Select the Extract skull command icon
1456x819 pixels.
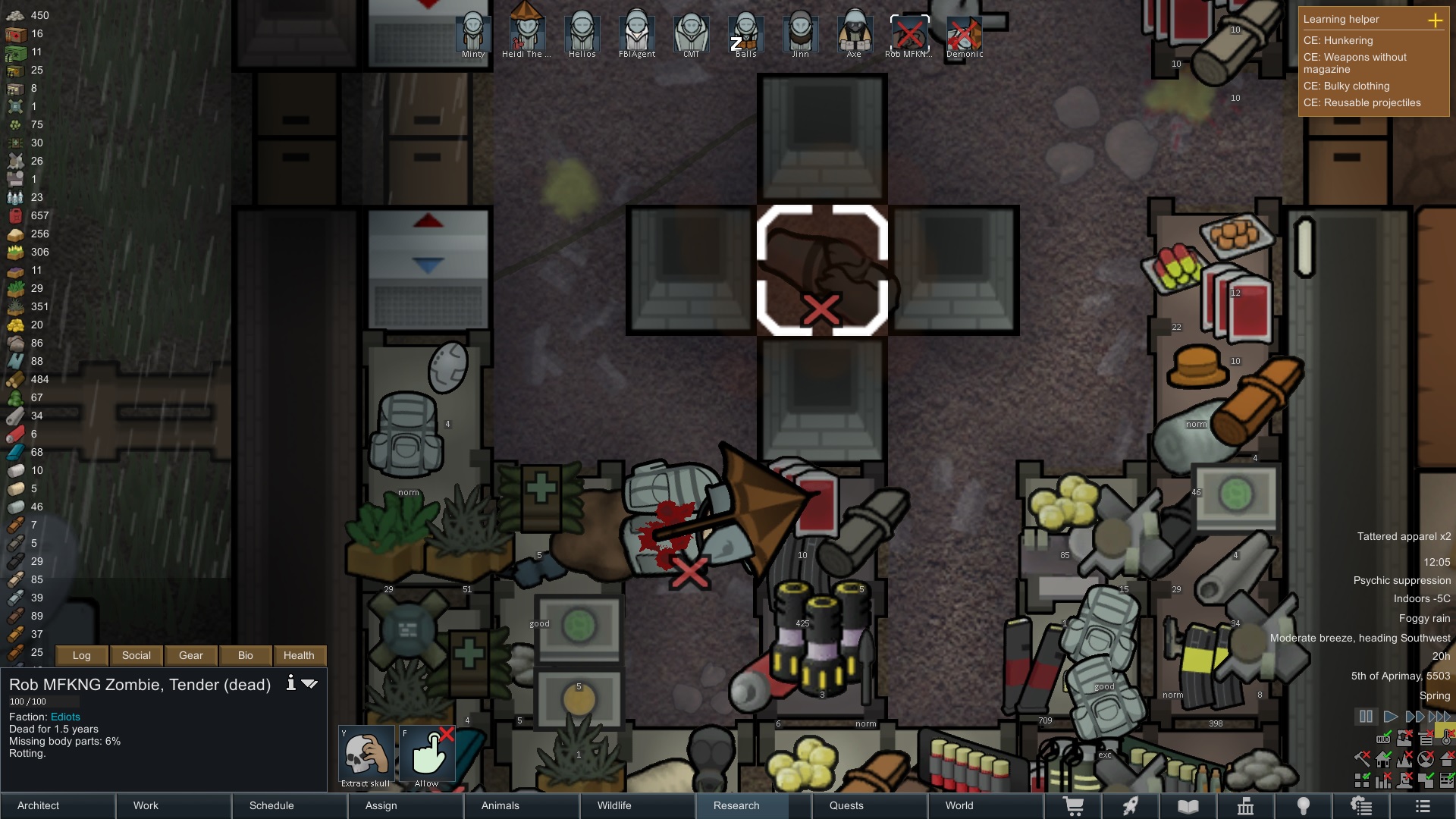366,754
